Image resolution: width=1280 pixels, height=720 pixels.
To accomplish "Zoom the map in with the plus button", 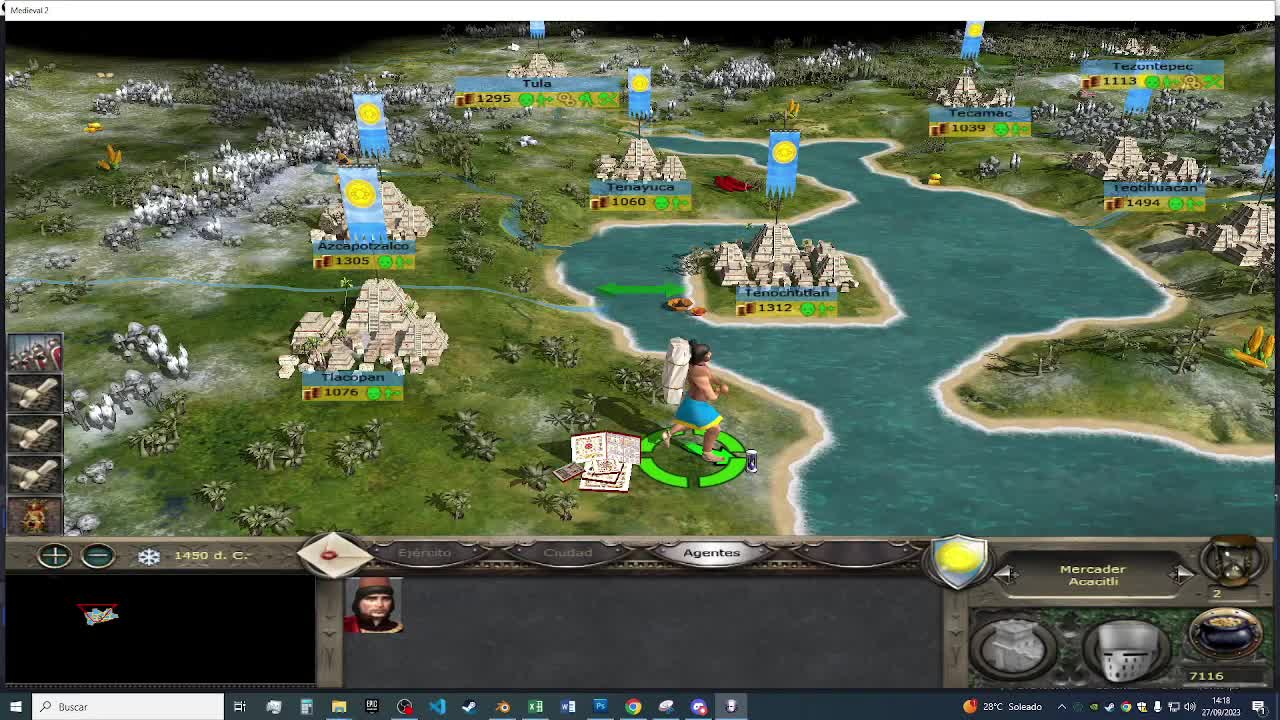I will [x=54, y=556].
